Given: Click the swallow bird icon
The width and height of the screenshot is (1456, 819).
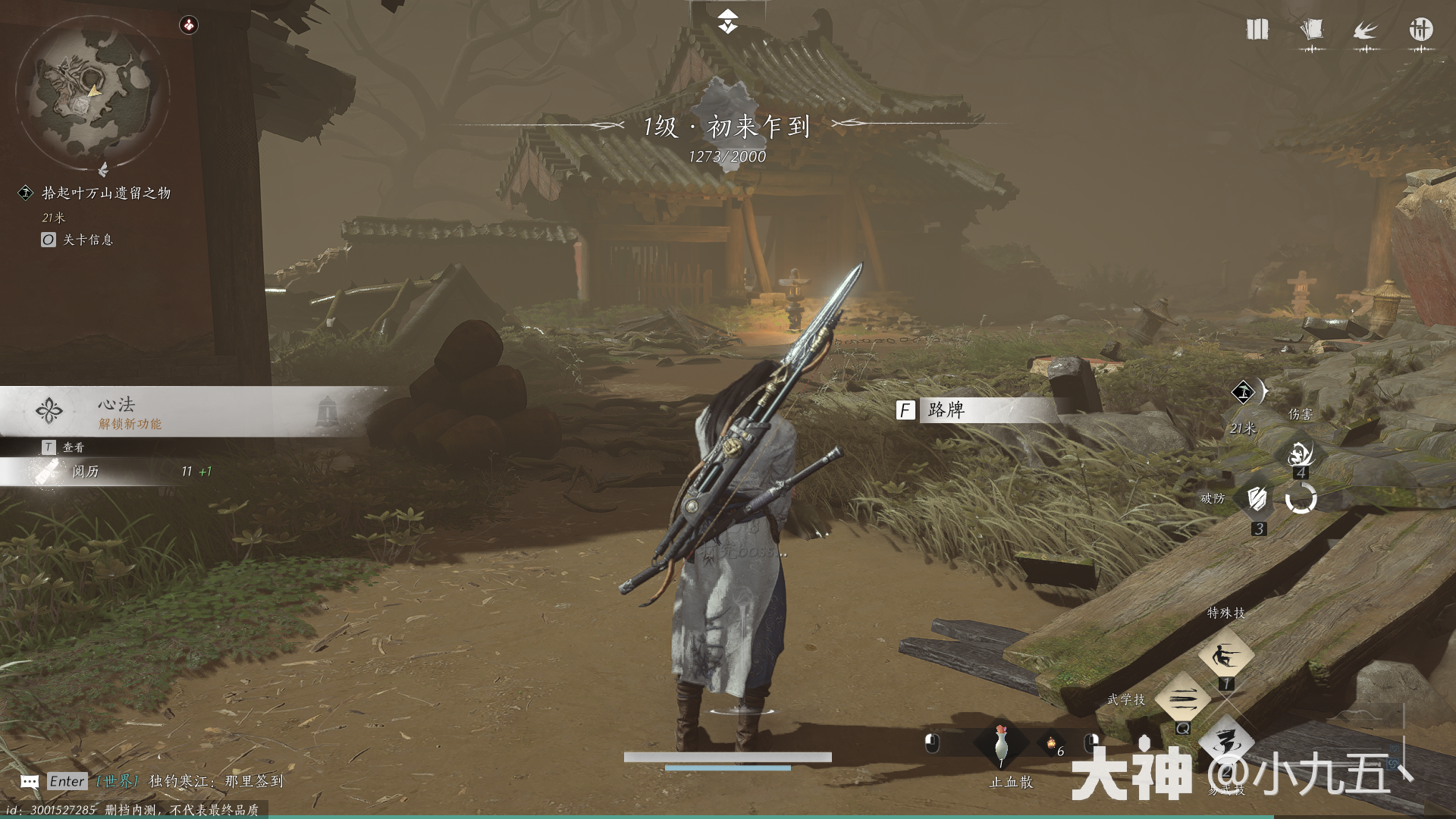Looking at the screenshot, I should (x=1366, y=30).
